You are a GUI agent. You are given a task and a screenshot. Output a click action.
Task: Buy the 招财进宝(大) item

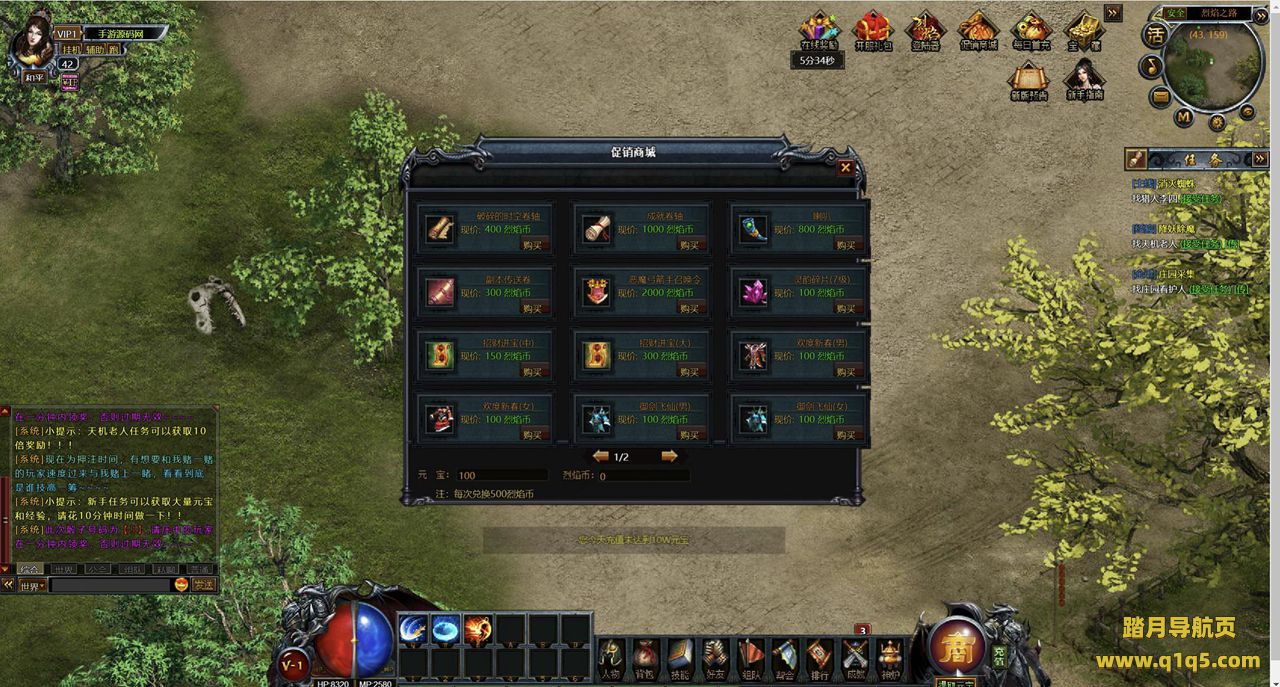pyautogui.click(x=689, y=371)
